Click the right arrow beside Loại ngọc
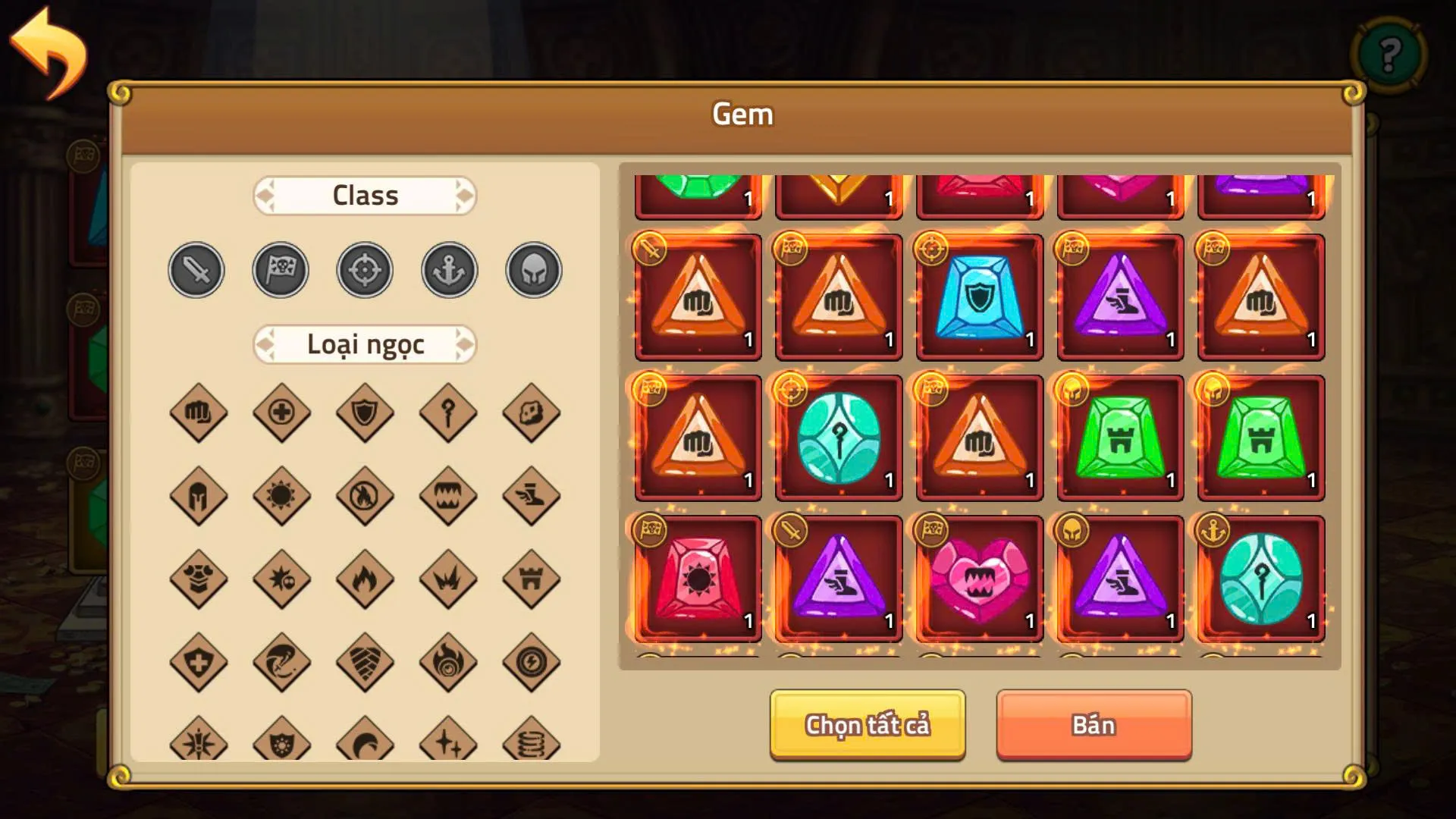Viewport: 1456px width, 819px height. (x=464, y=344)
